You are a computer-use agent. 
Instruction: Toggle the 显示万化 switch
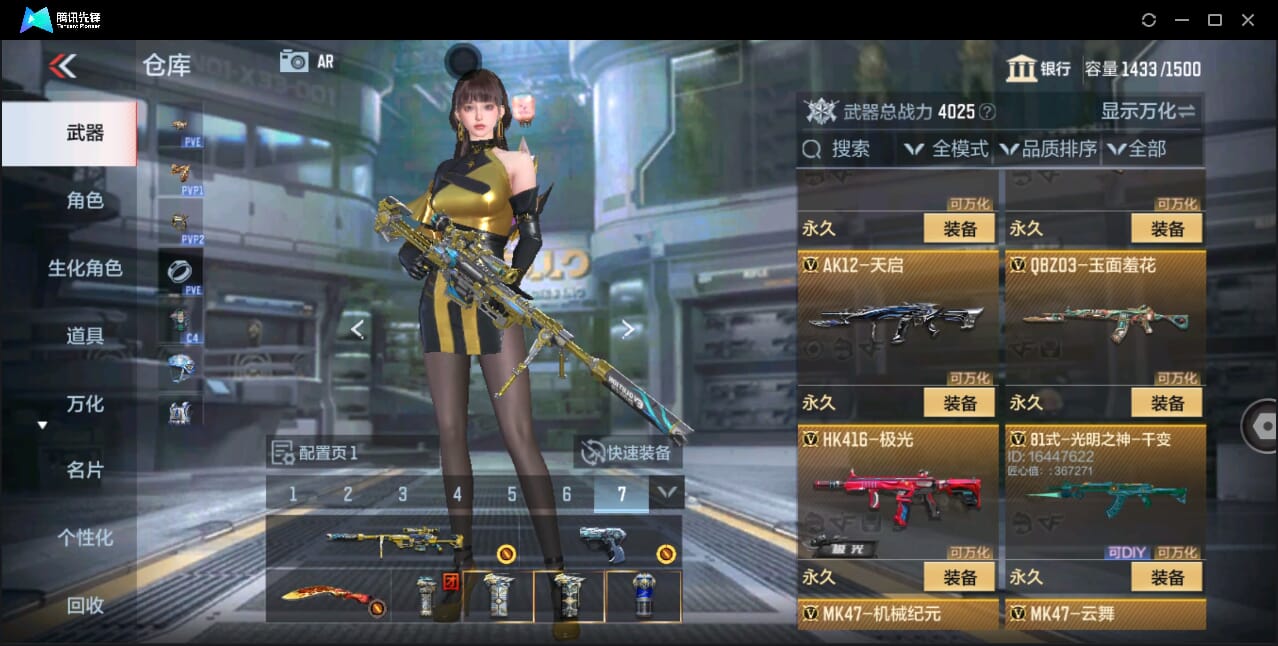[1148, 111]
